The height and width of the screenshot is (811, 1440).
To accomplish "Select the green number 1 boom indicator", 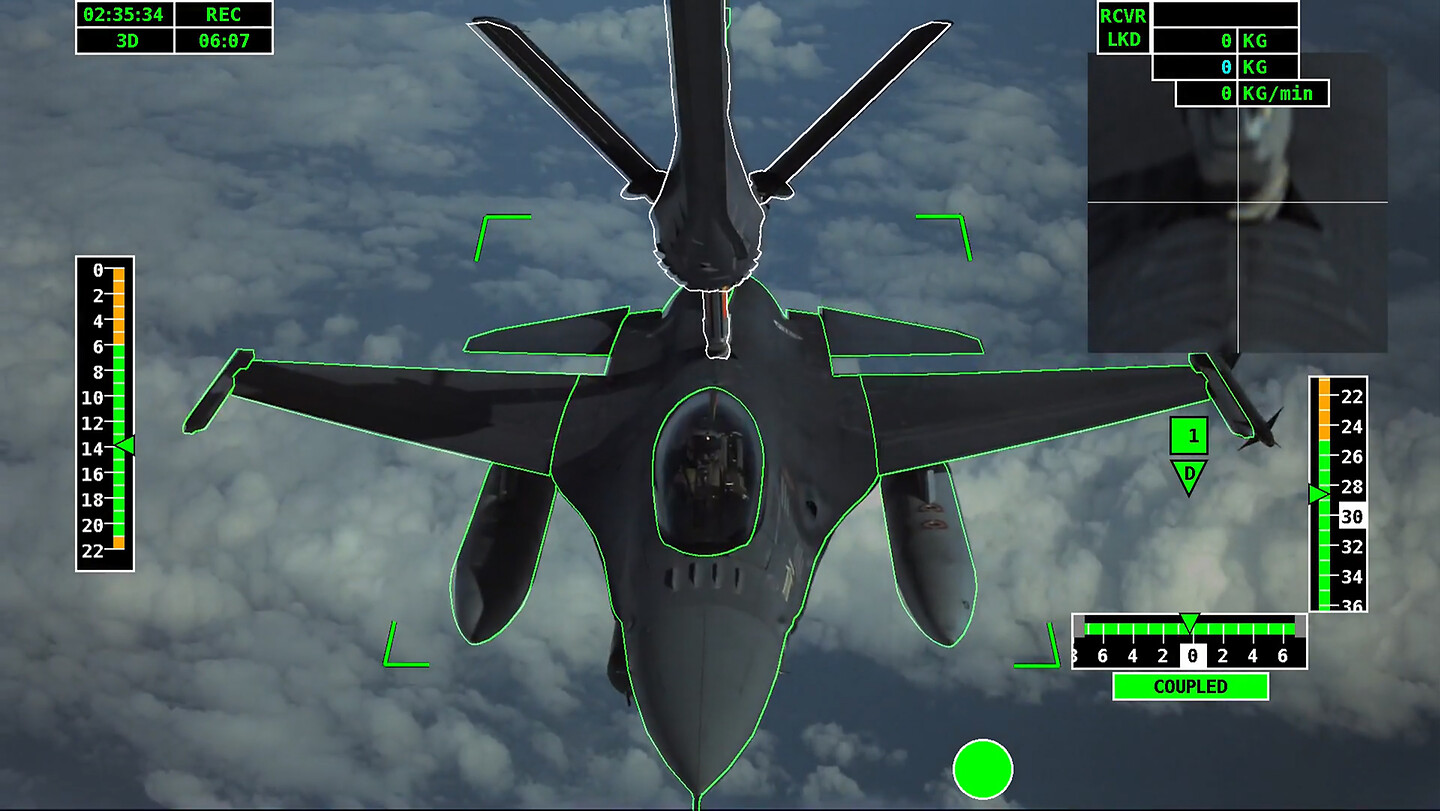I will click(x=1190, y=435).
